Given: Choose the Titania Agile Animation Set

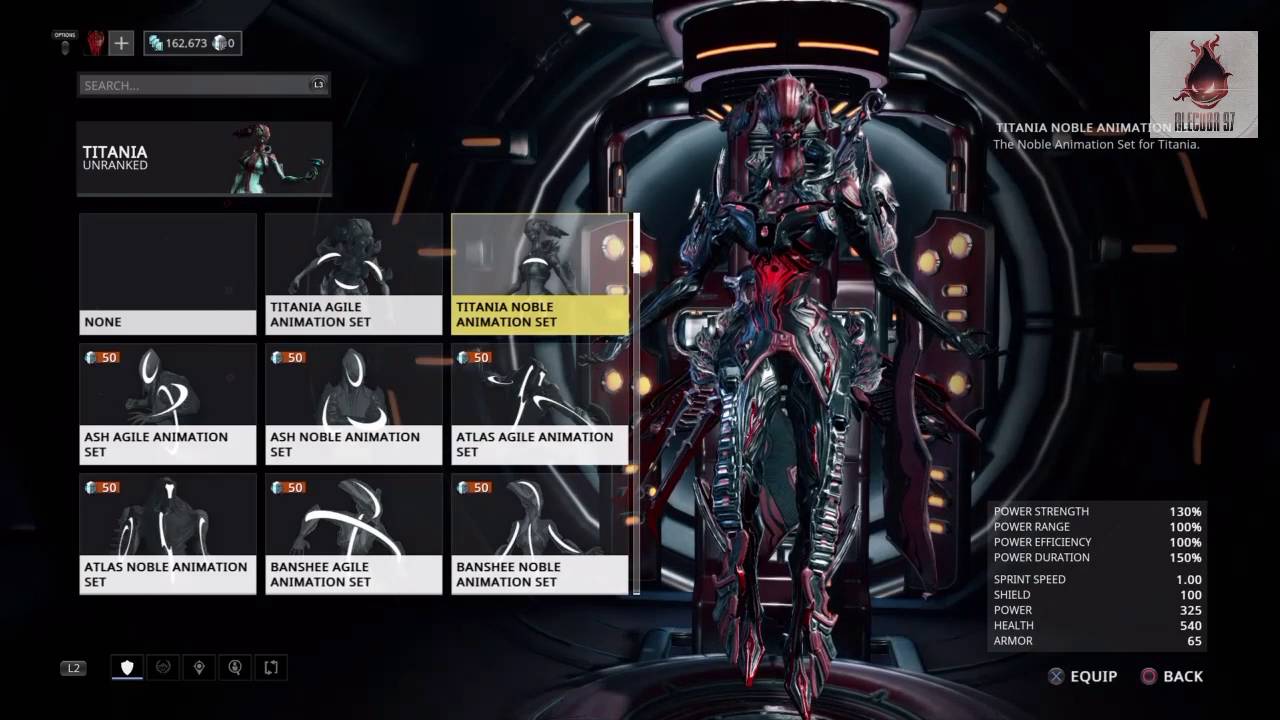Looking at the screenshot, I should tap(353, 273).
